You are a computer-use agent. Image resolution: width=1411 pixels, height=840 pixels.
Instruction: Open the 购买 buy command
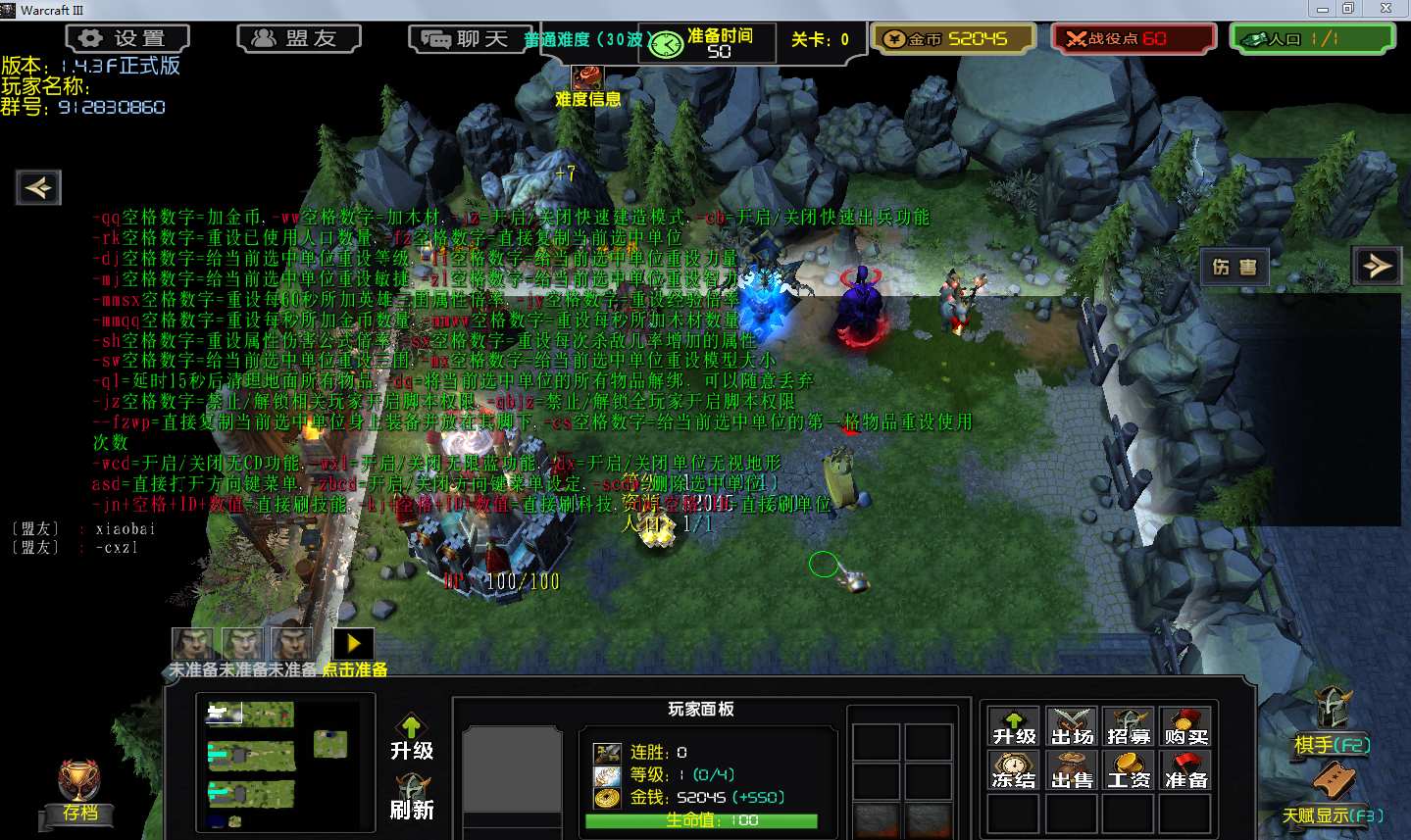coord(1185,726)
